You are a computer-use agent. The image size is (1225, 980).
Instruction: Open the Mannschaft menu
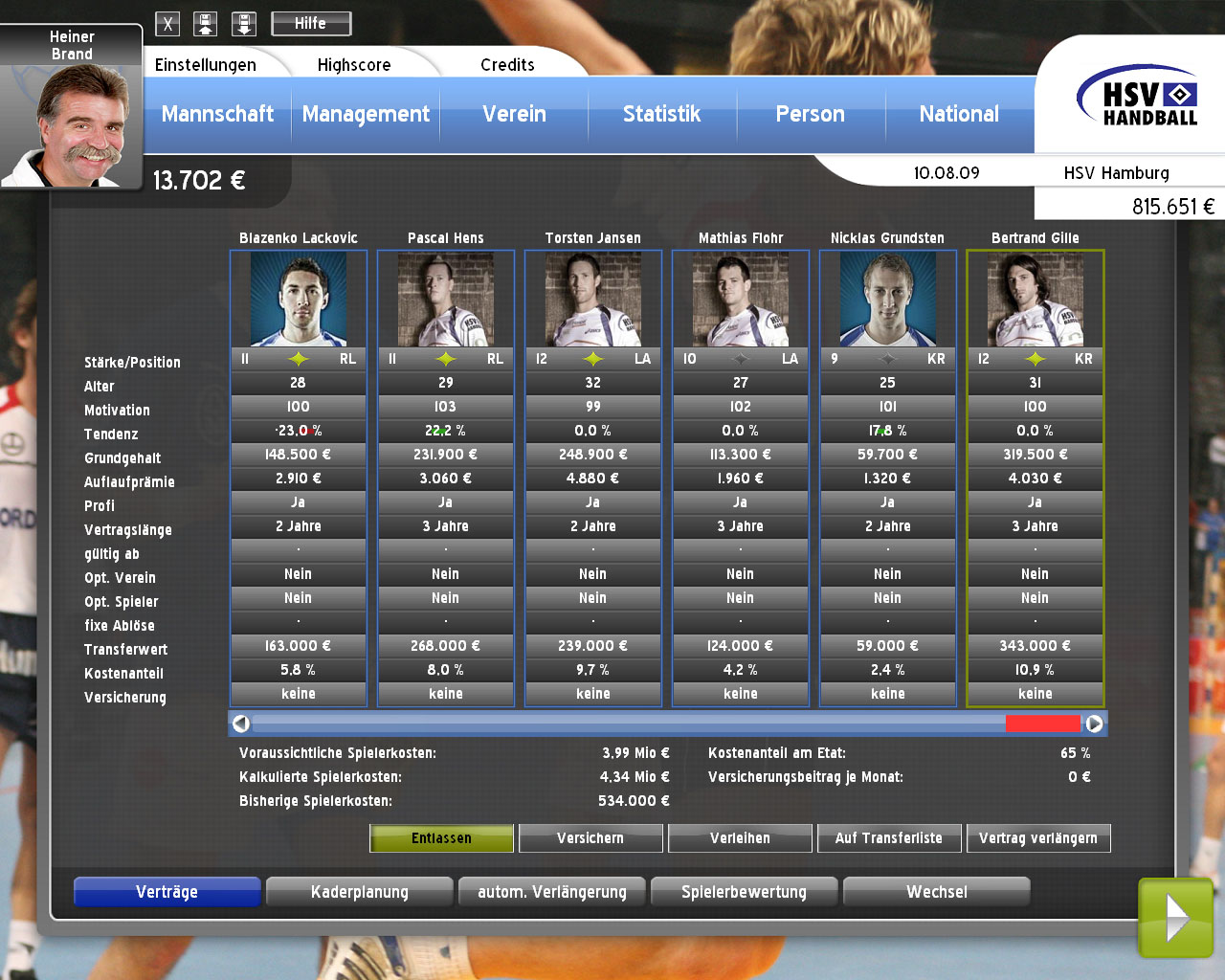(217, 114)
